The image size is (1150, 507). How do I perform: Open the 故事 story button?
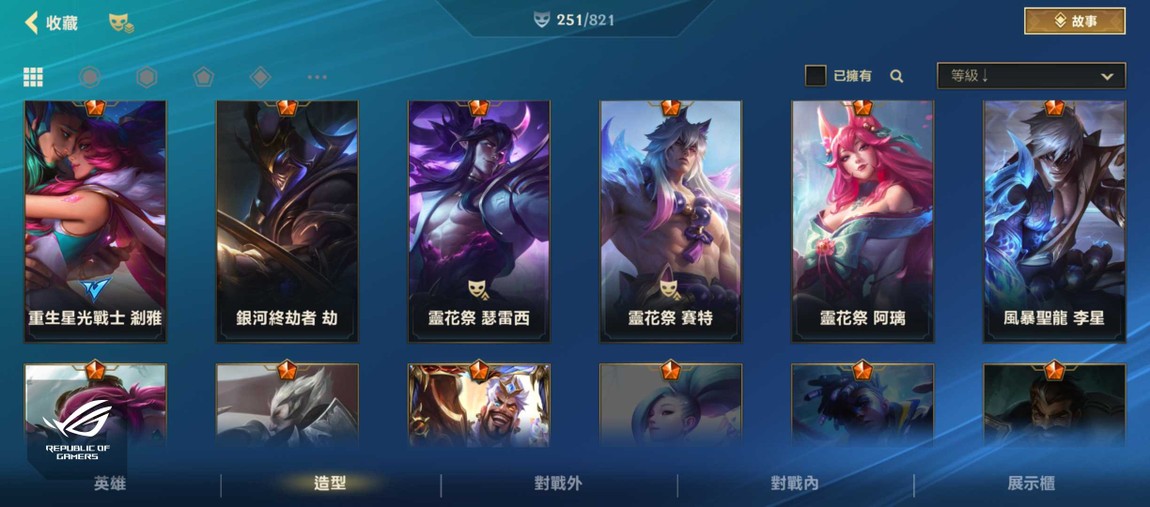(1074, 21)
